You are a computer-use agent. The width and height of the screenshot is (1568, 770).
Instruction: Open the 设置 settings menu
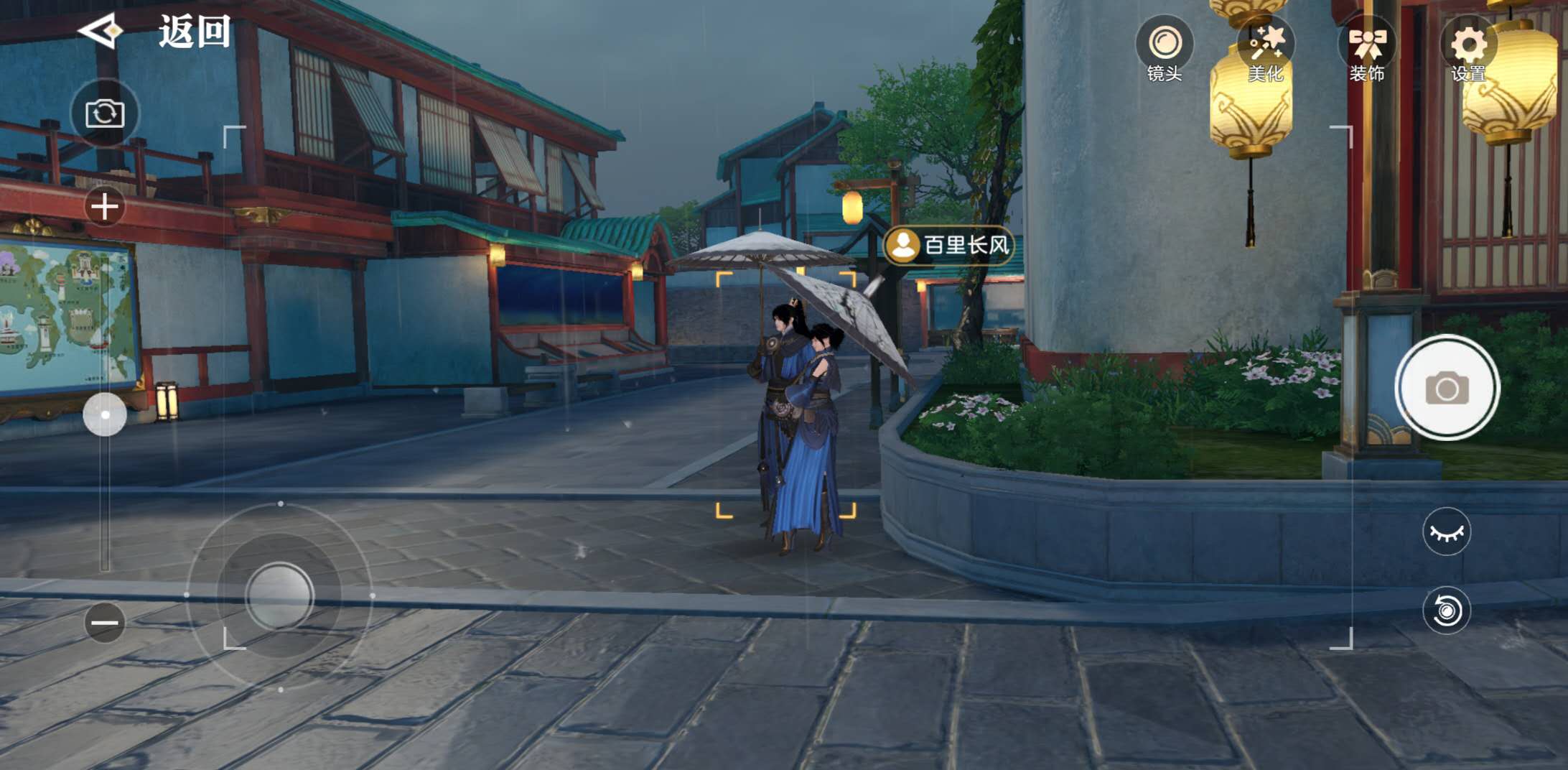tap(1468, 50)
